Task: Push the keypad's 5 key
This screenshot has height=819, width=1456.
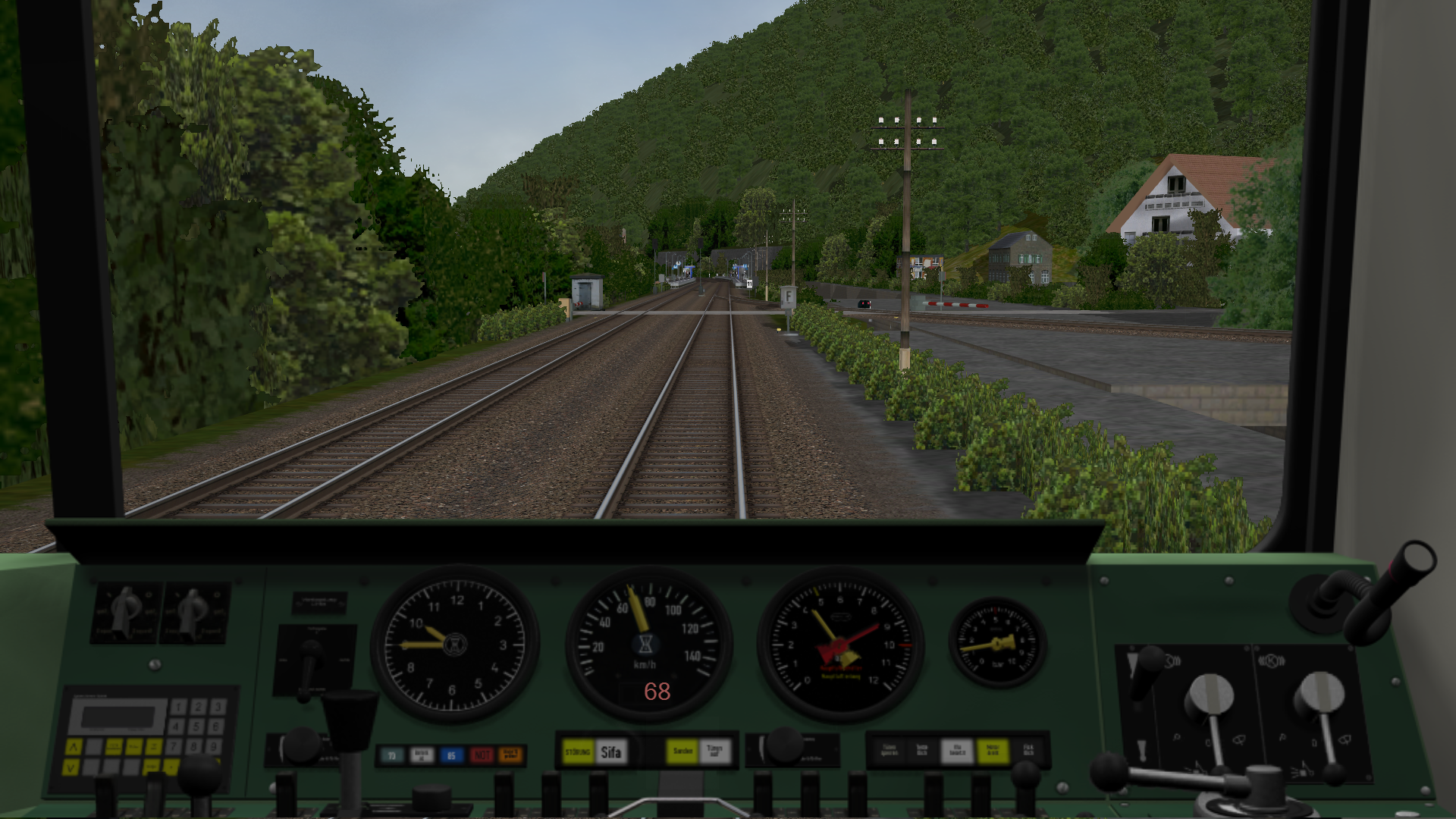Action: [196, 726]
